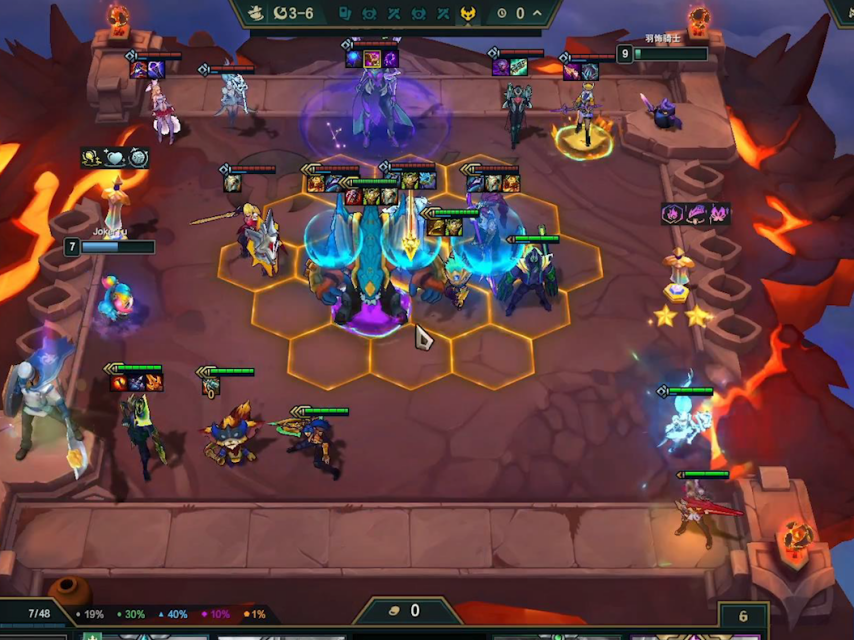The image size is (854, 640).
Task: Inspect the heart augment icon
Action: click(114, 157)
